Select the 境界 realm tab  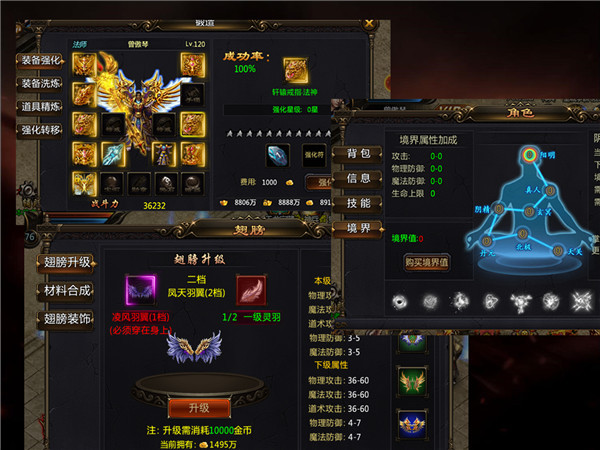coord(357,227)
